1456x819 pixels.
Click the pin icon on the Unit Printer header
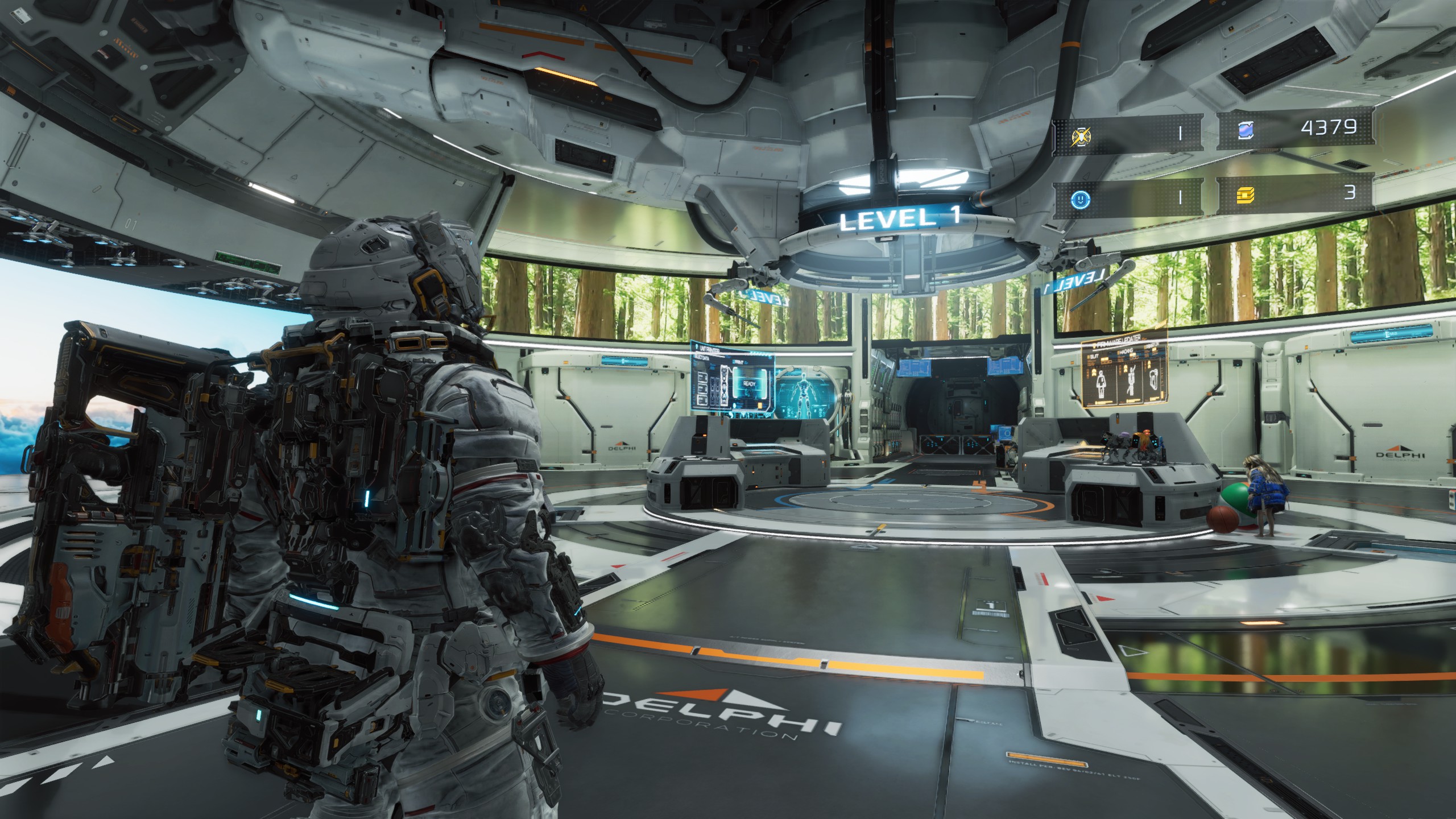pos(697,347)
